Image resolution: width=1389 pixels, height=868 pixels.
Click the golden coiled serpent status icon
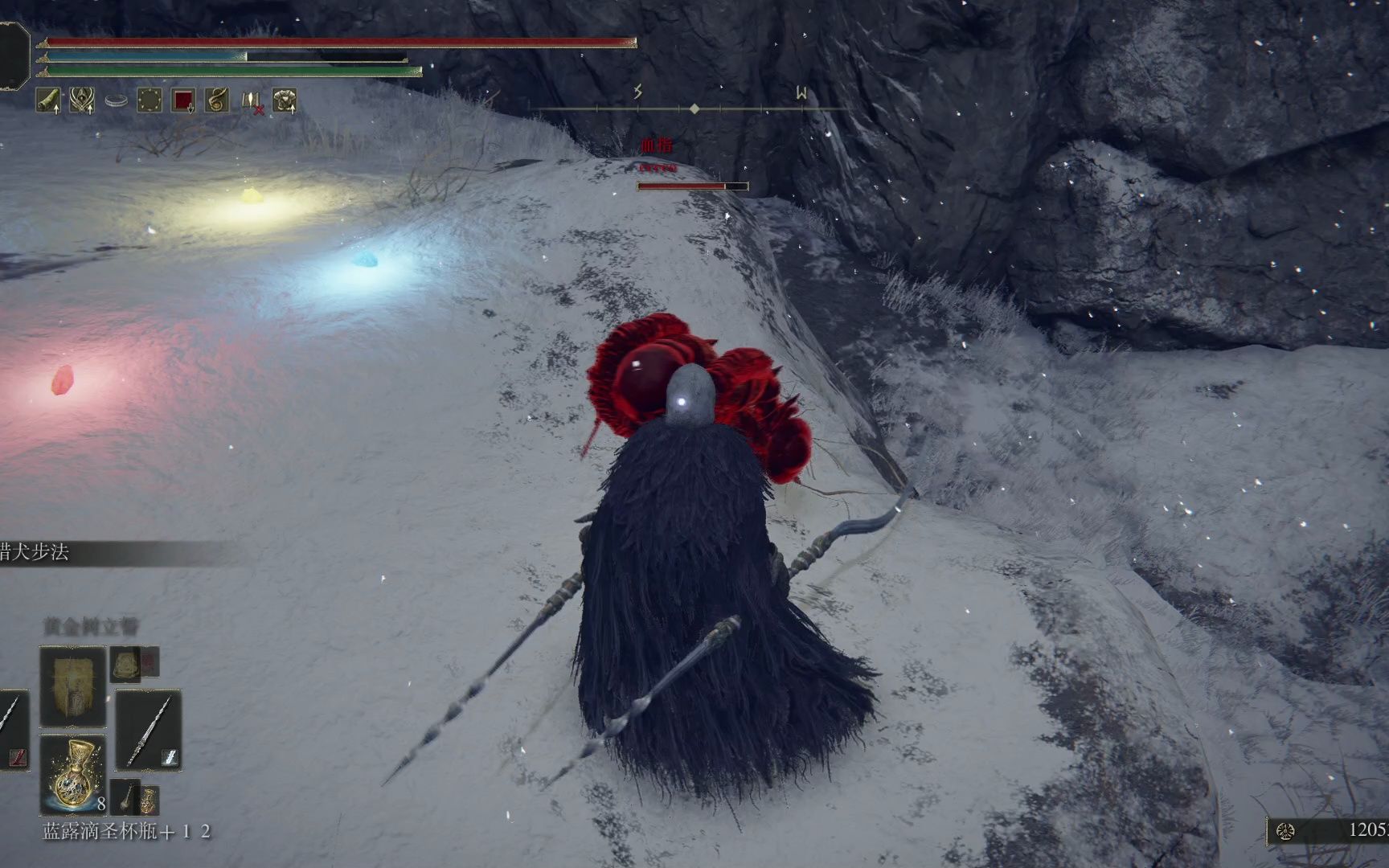[x=217, y=100]
